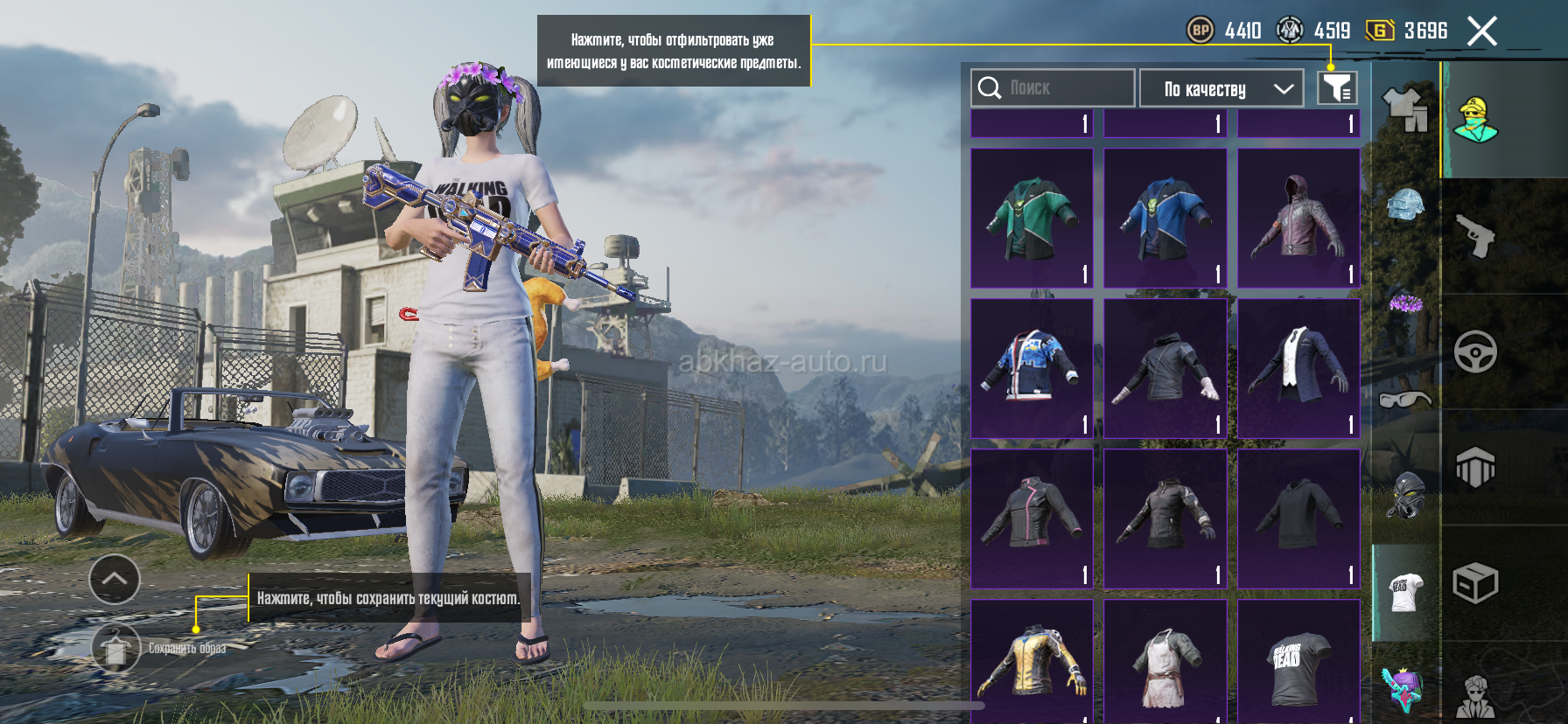The width and height of the screenshot is (1568, 724).
Task: Show the purple flower crown headwear slot
Action: click(x=1405, y=304)
